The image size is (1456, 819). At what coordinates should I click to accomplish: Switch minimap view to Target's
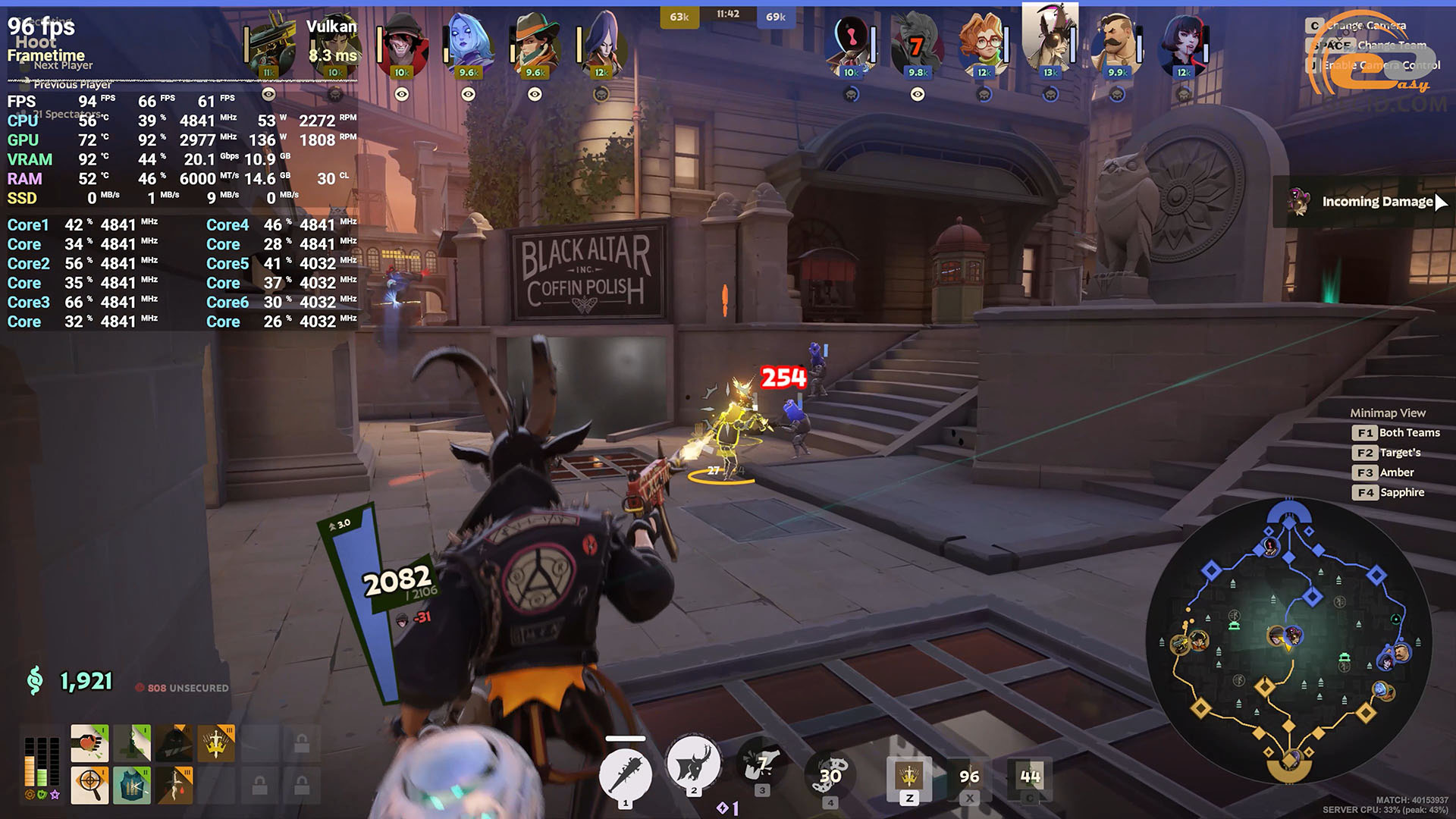(x=1386, y=453)
